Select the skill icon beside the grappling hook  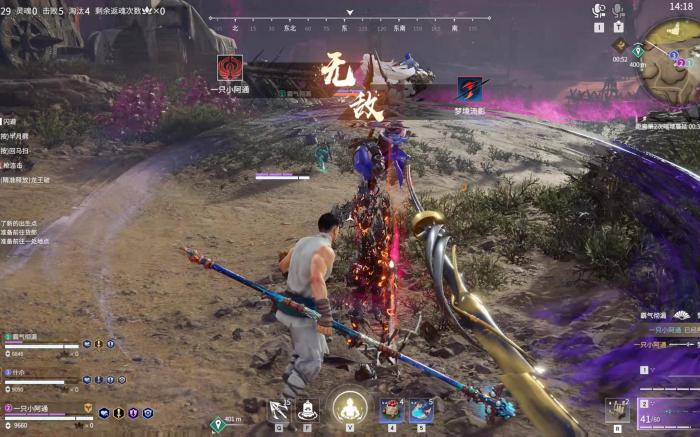coord(307,409)
